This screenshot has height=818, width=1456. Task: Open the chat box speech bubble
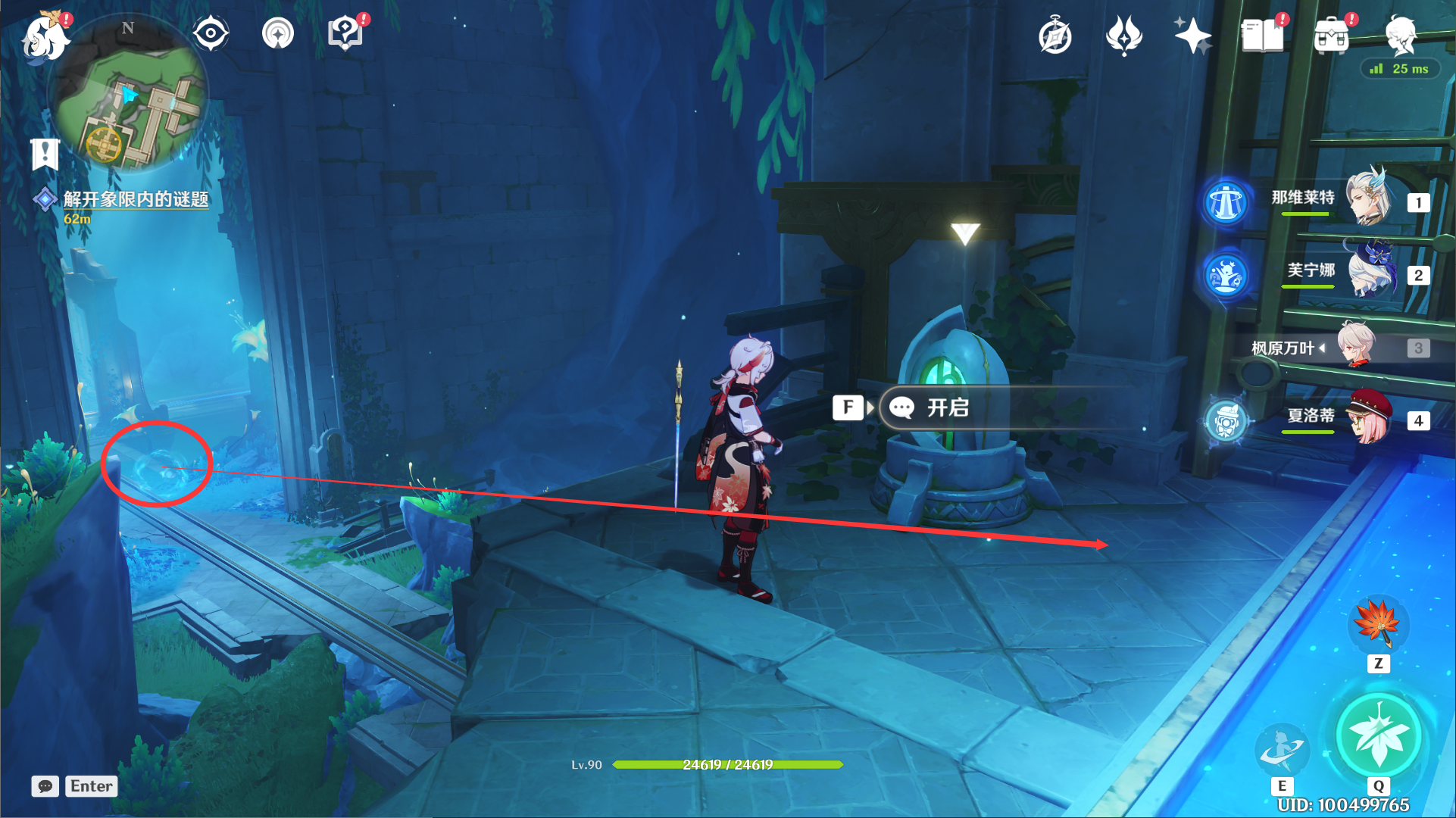point(45,786)
